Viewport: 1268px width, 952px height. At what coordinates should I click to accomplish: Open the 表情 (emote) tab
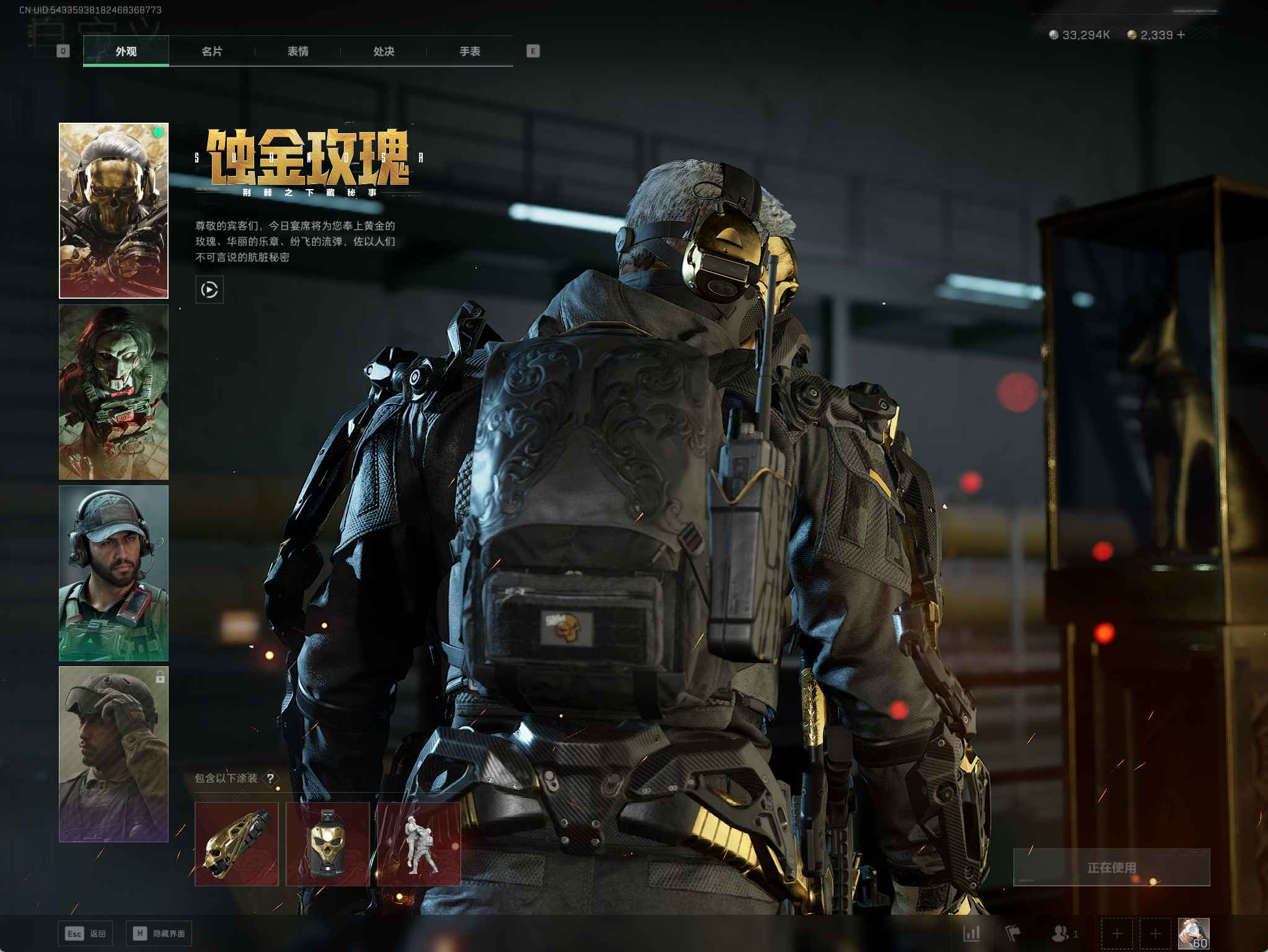(x=298, y=51)
